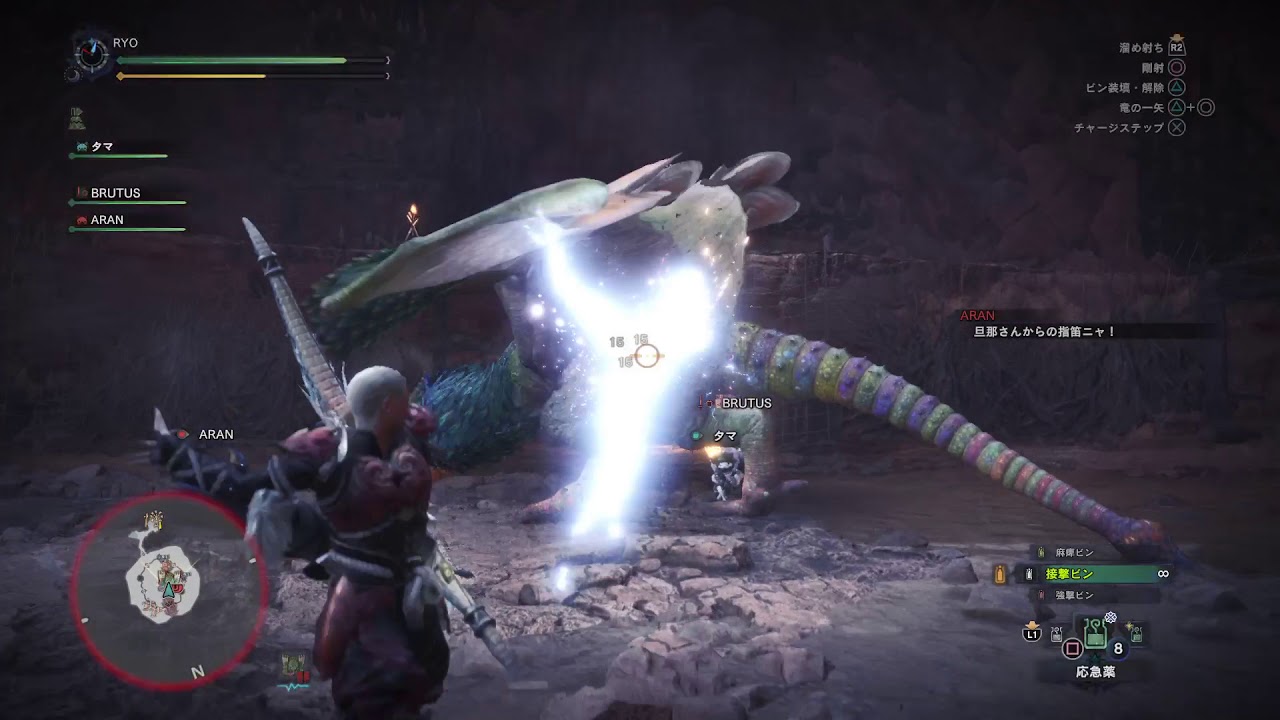Viewport: 1280px width, 720px height.
Task: Select the 応急薬 item in the center slot
Action: (1096, 634)
